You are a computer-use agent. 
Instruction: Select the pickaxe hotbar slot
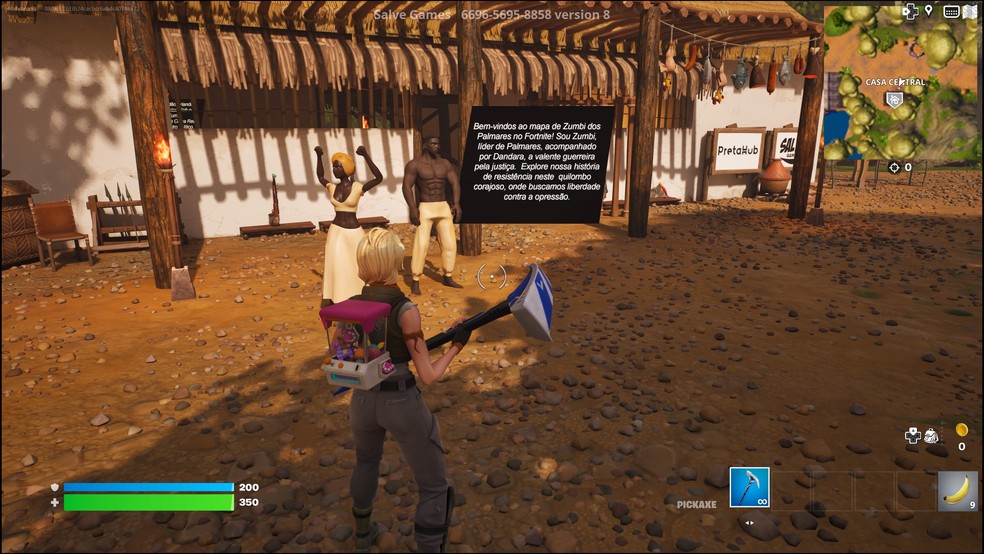[749, 487]
